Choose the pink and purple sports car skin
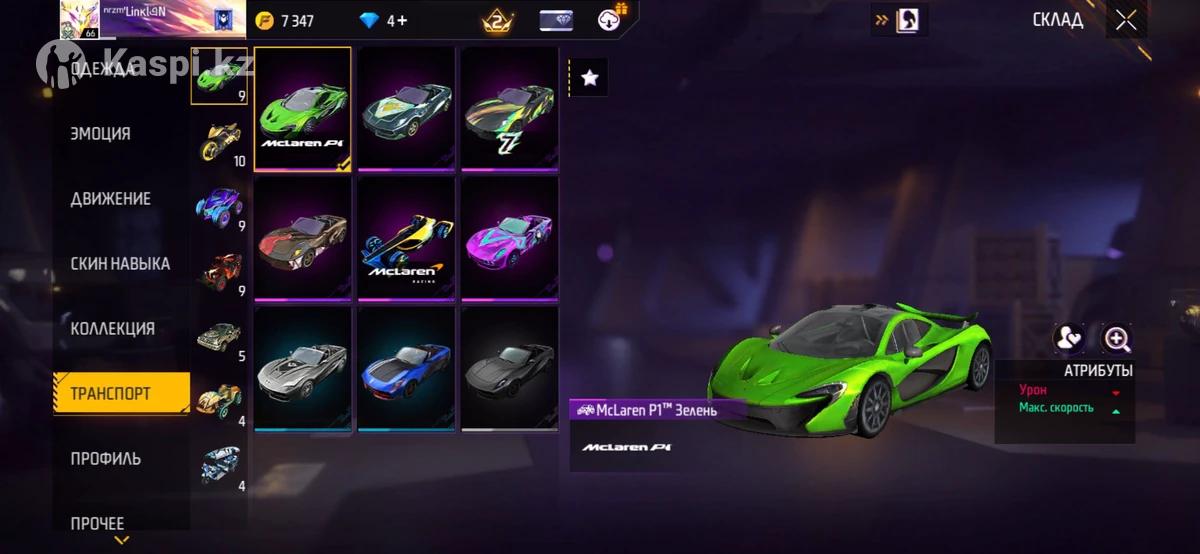Screen dimensions: 1200x554 [x=510, y=238]
